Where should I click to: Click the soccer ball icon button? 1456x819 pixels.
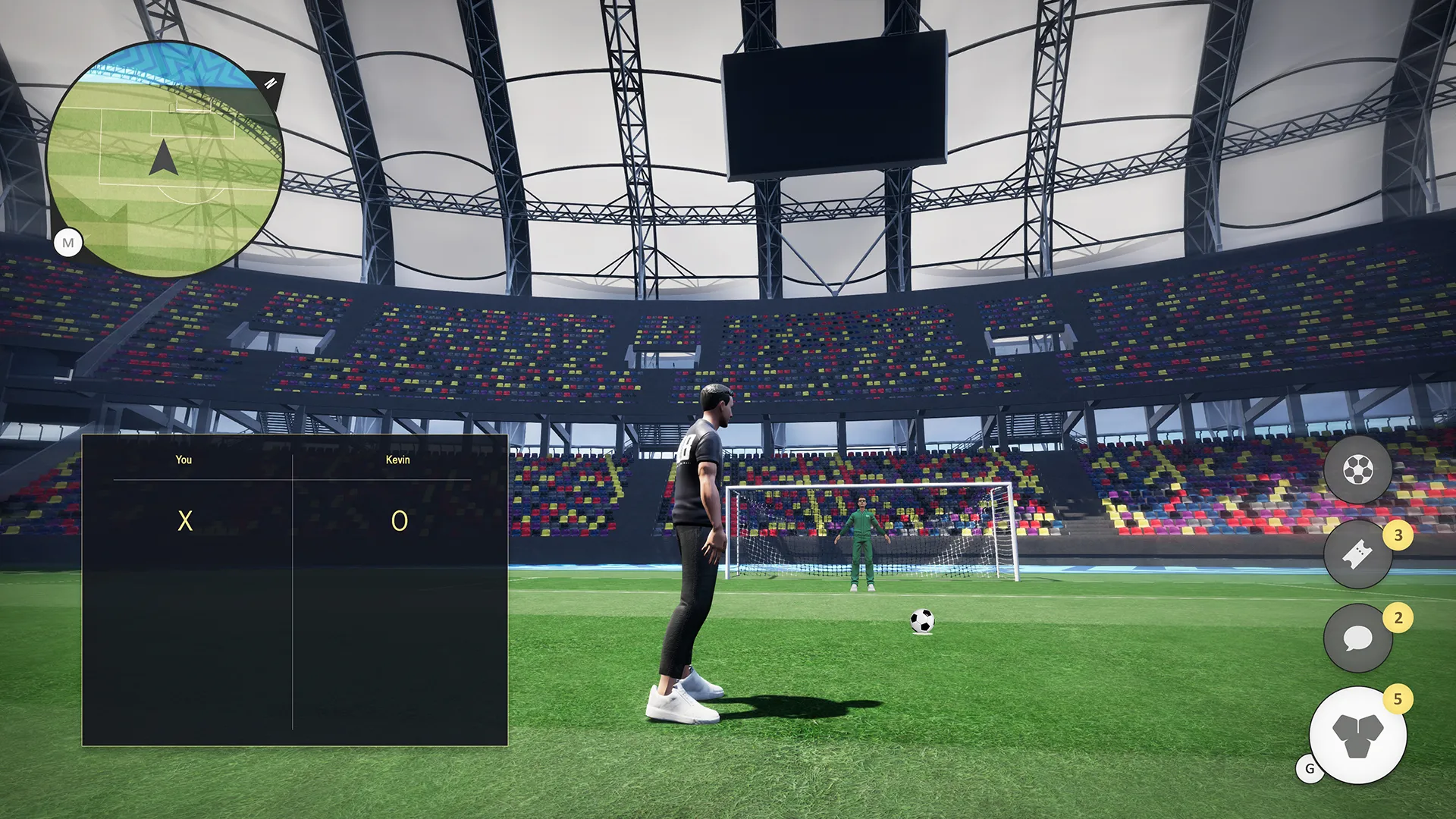1357,470
